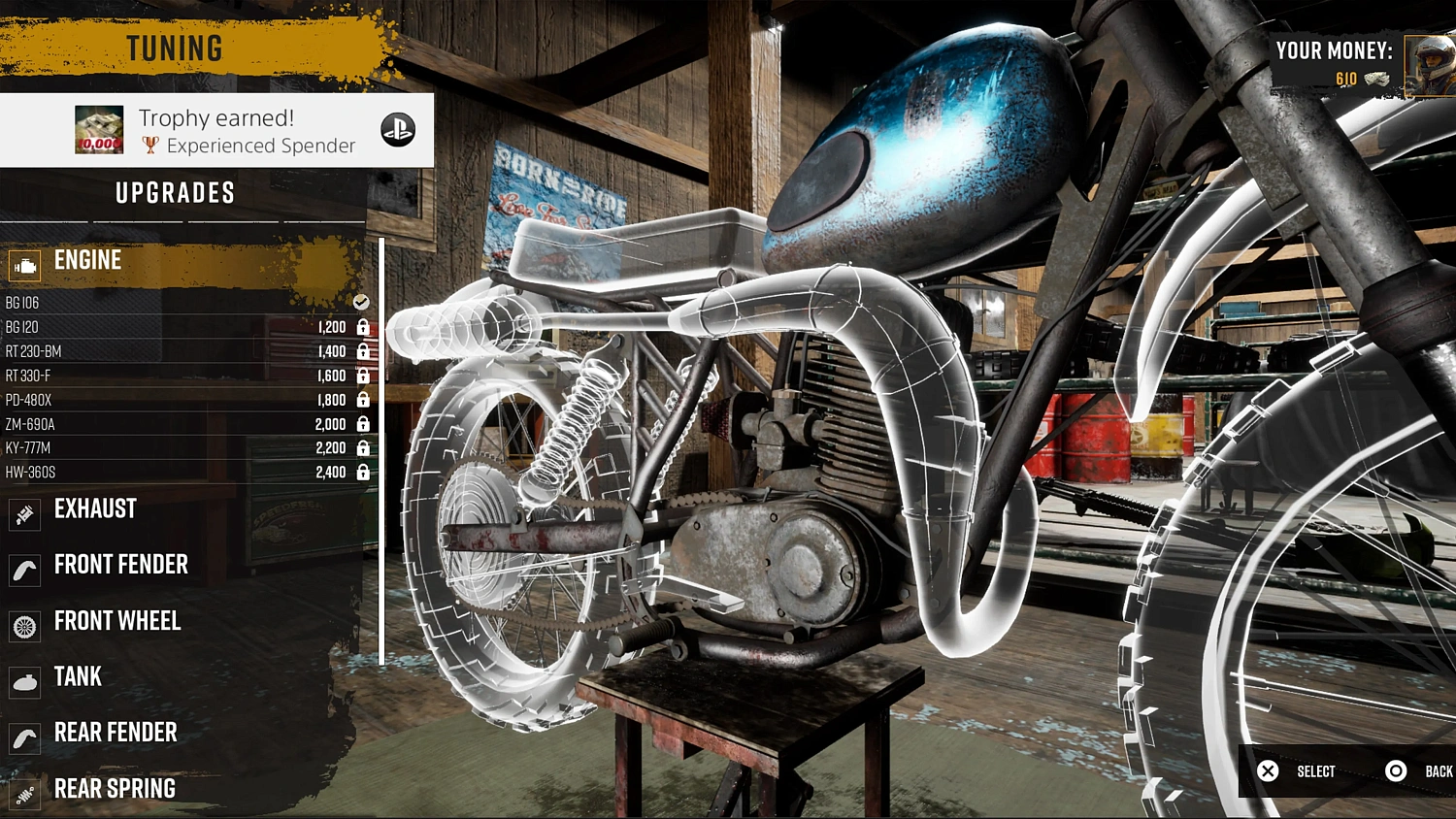Click the Exhaust pipe icon in sidebar

[x=23, y=512]
